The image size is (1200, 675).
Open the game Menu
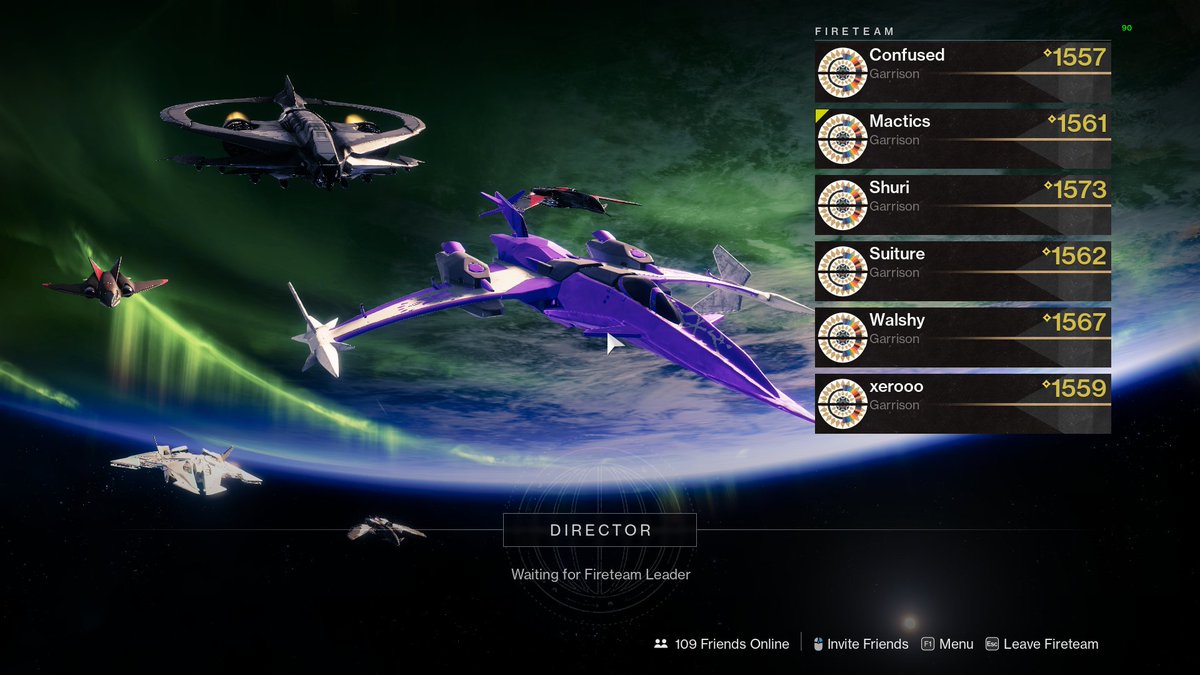pyautogui.click(x=947, y=644)
